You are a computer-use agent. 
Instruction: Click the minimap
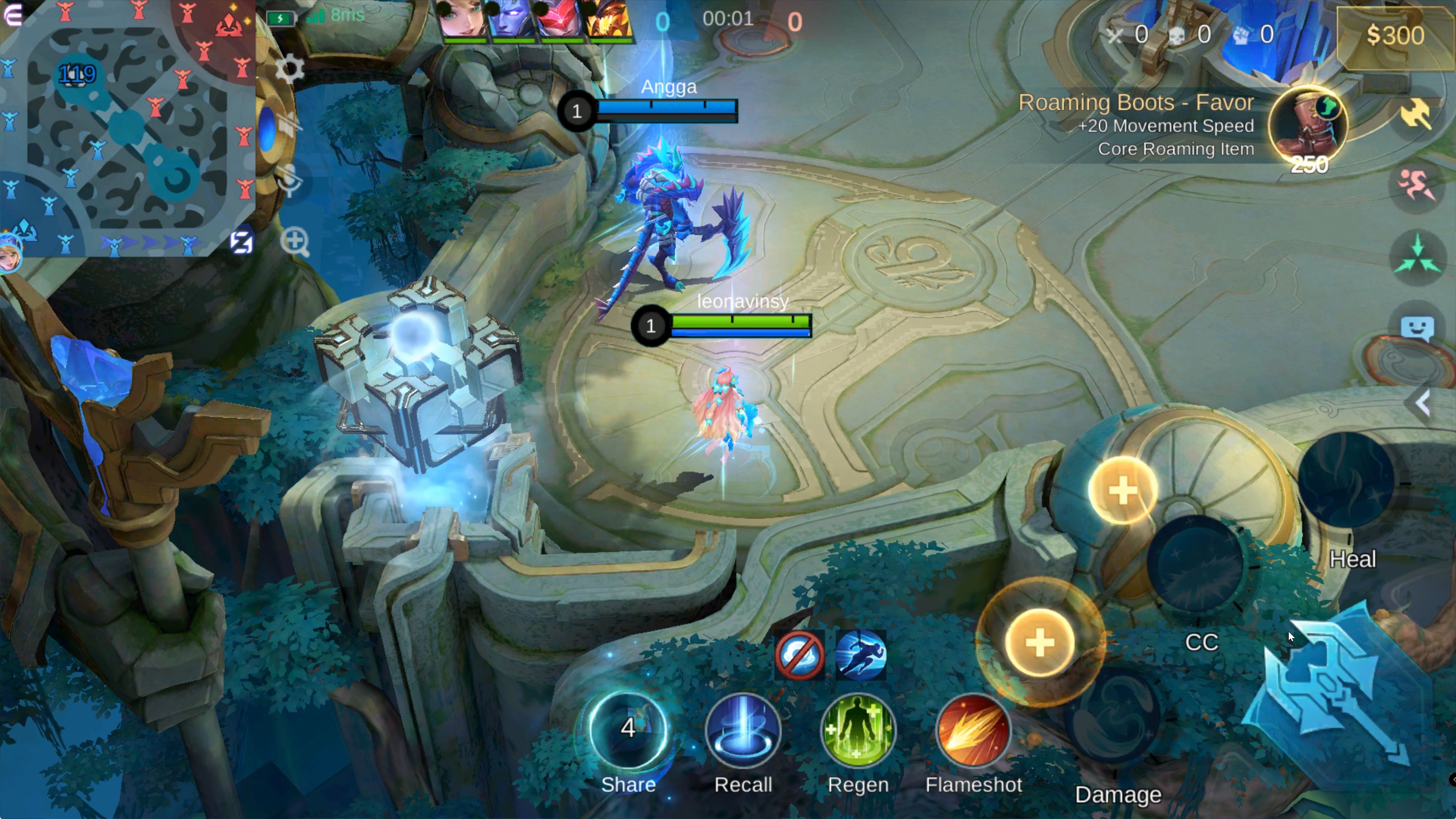(x=127, y=127)
